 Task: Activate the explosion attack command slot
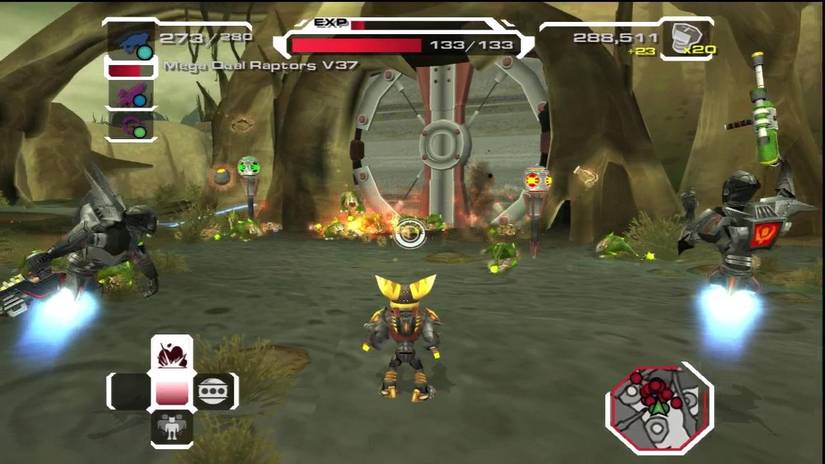coord(171,354)
